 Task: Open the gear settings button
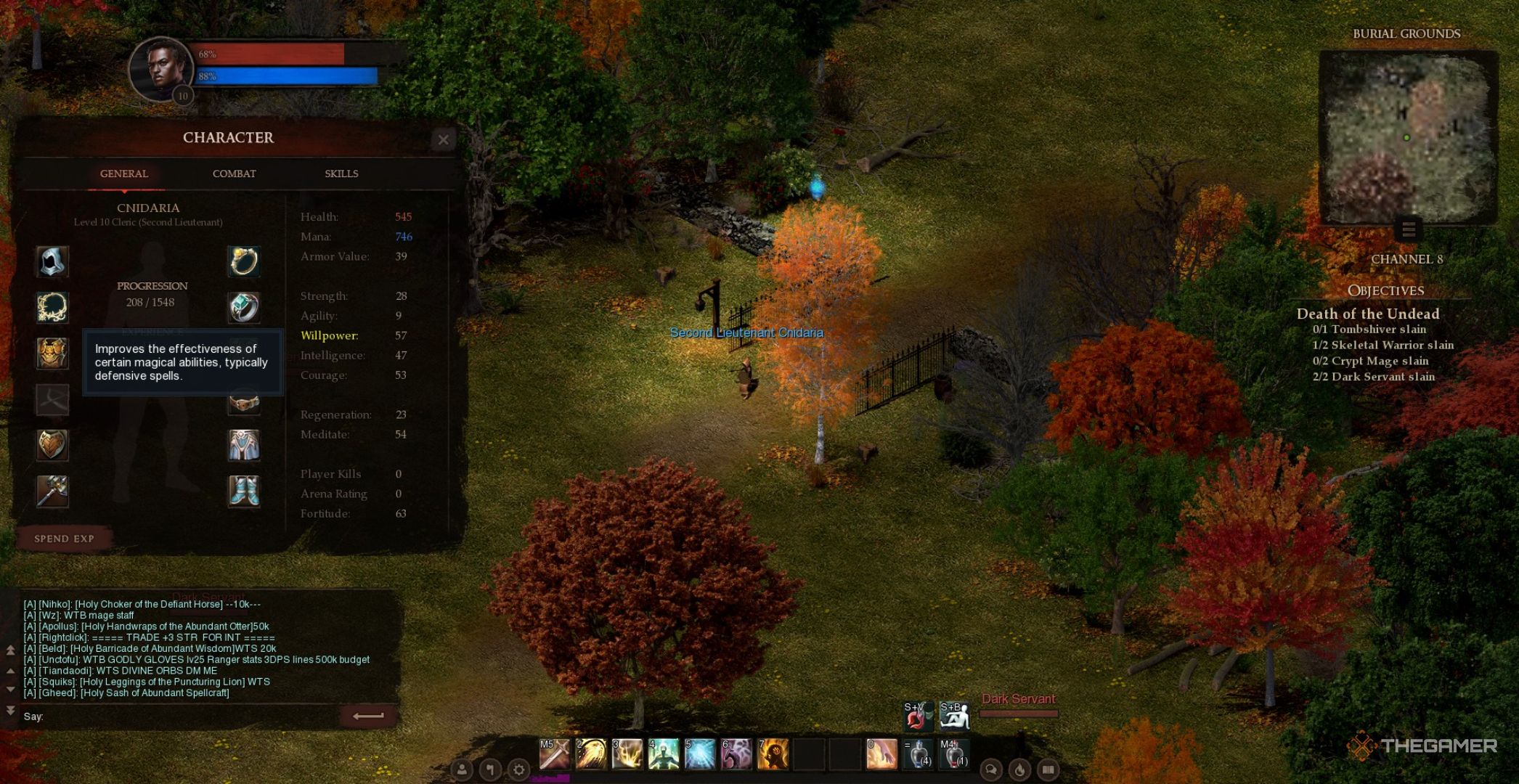click(518, 769)
